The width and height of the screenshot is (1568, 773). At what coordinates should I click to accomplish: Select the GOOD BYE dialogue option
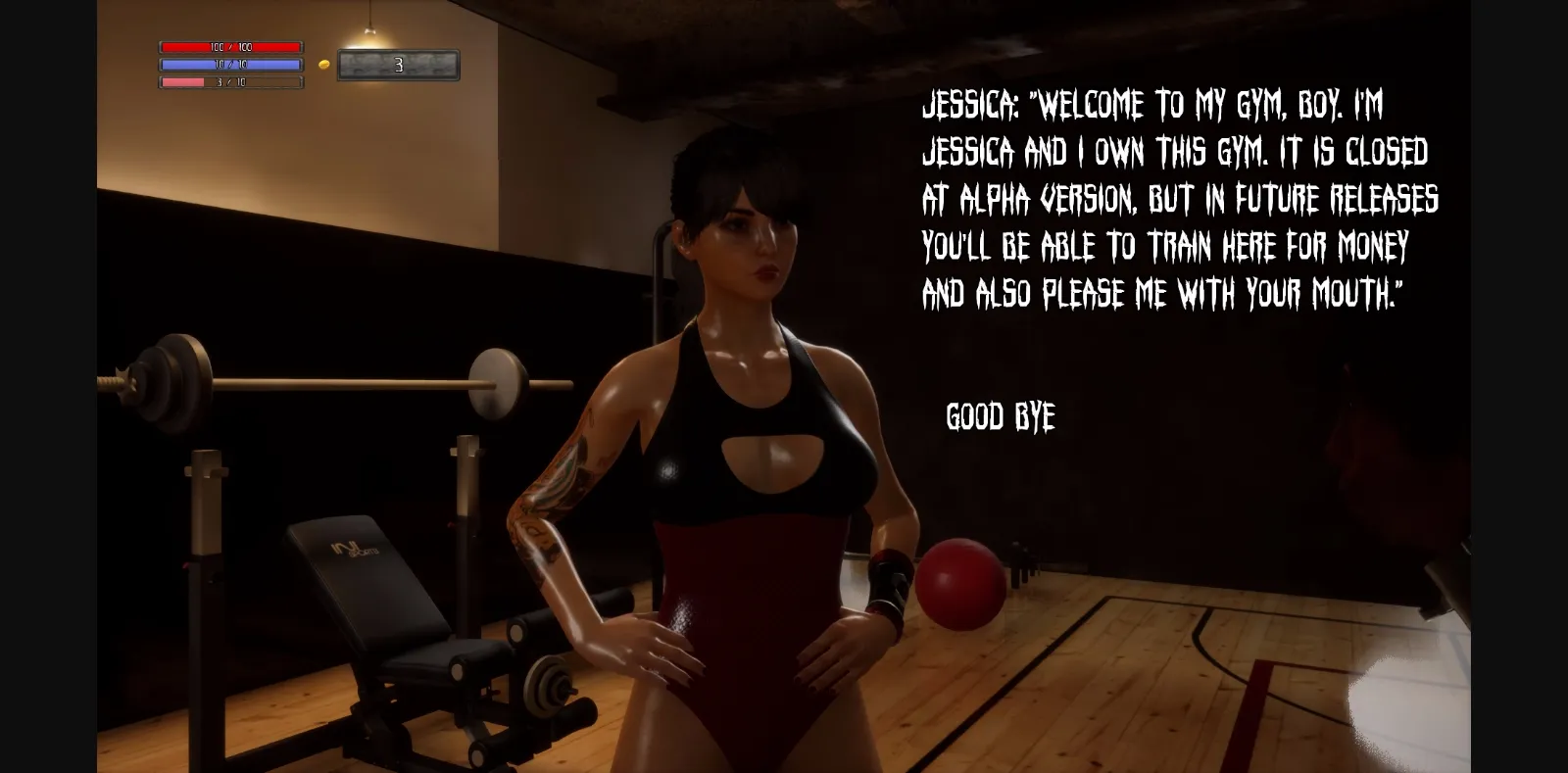click(999, 415)
